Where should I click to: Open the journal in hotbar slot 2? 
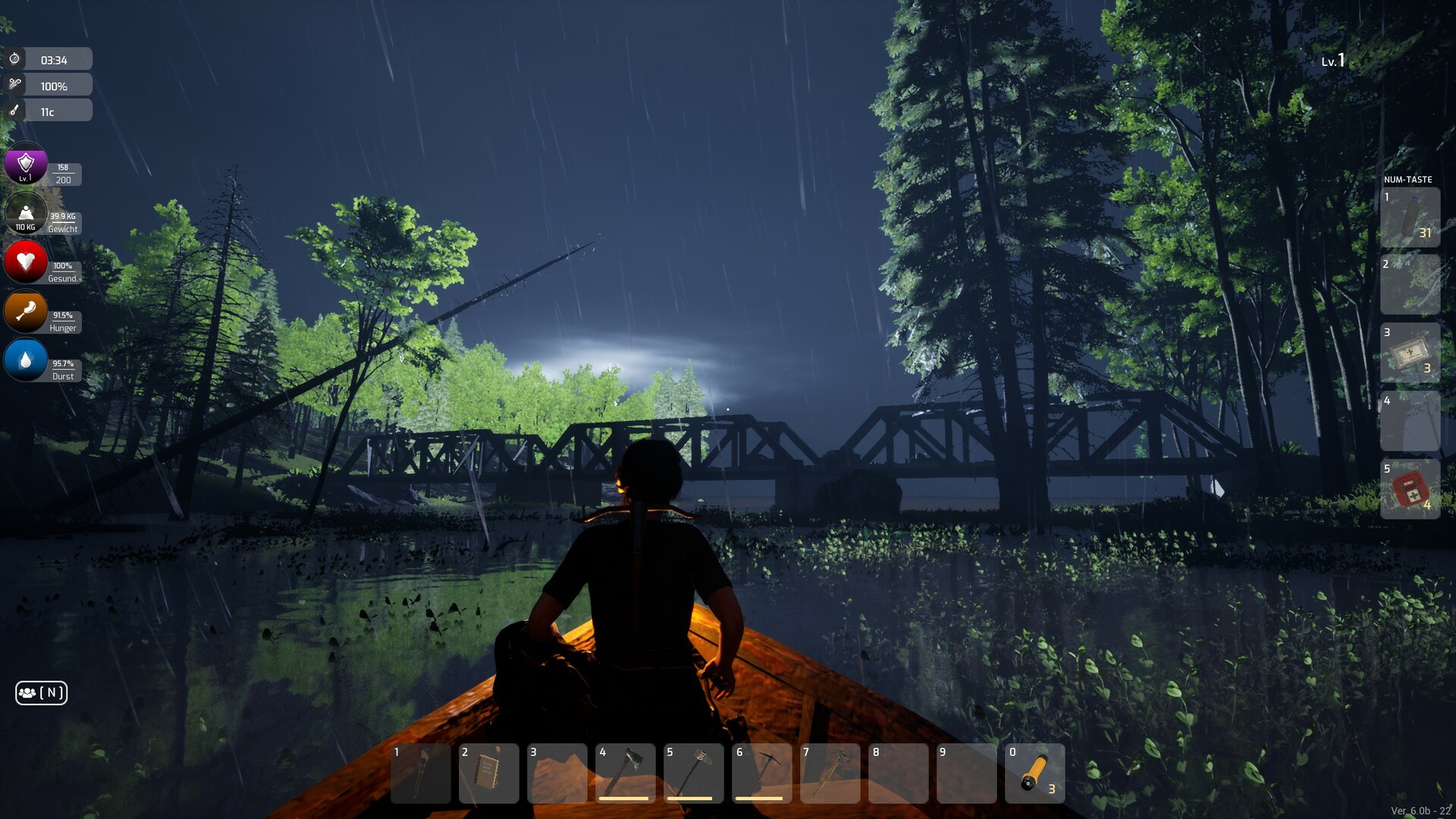coord(489,773)
